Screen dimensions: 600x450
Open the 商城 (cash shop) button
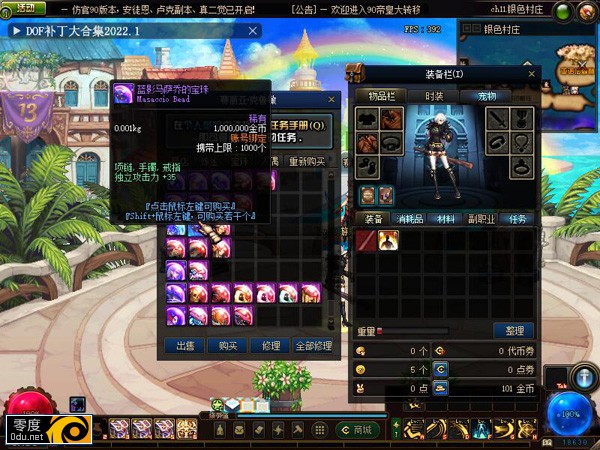361,430
